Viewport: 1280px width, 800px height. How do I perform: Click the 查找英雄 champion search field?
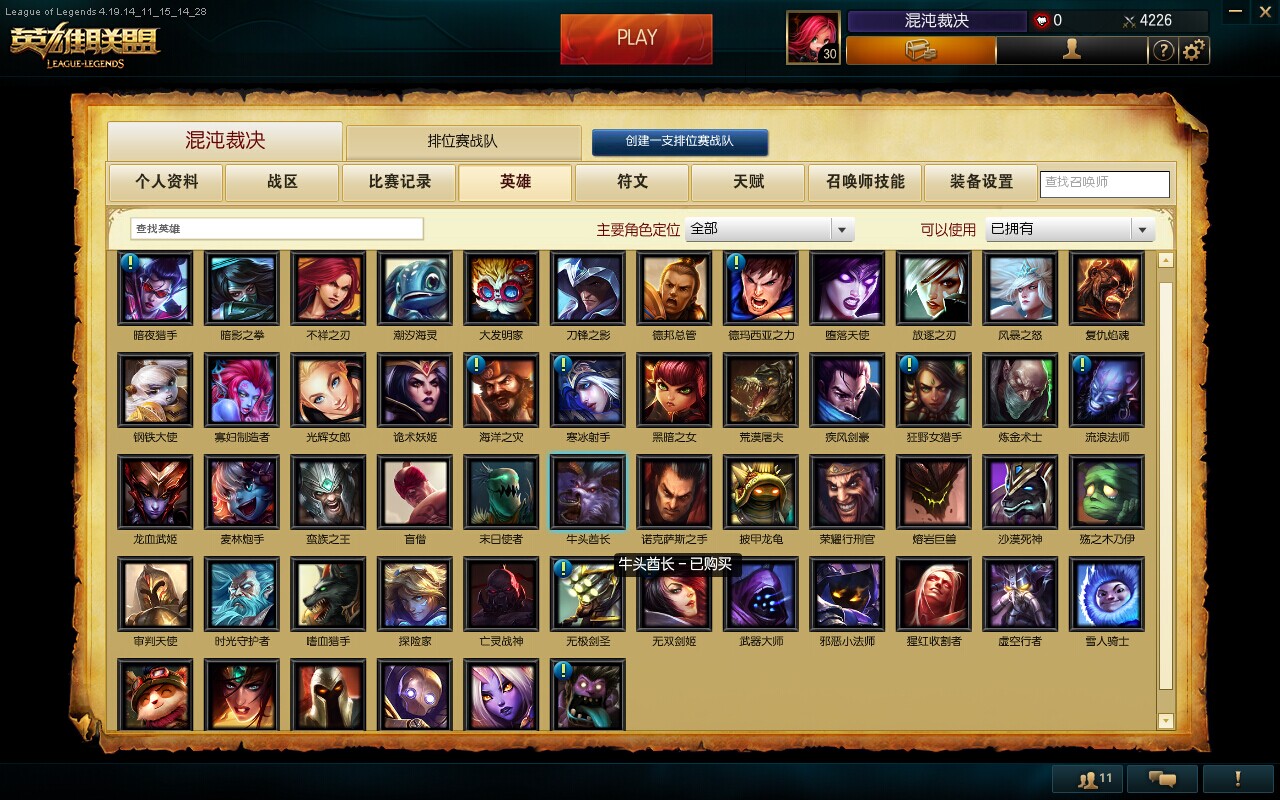pos(275,229)
